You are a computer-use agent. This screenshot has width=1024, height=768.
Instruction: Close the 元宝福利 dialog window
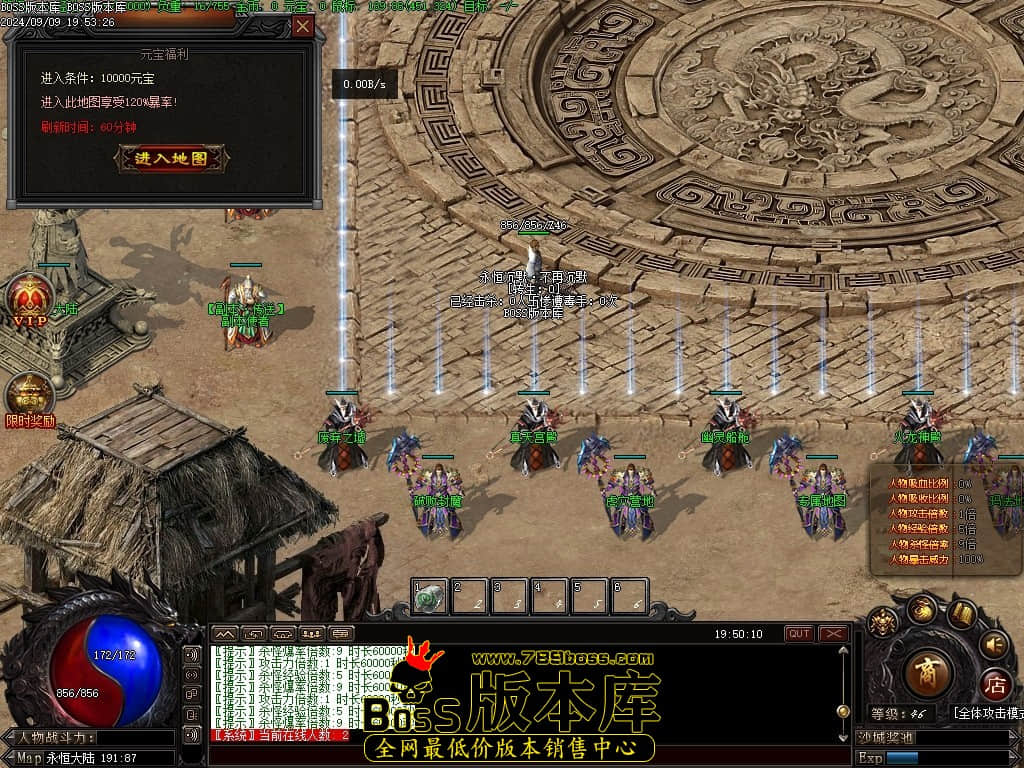303,27
